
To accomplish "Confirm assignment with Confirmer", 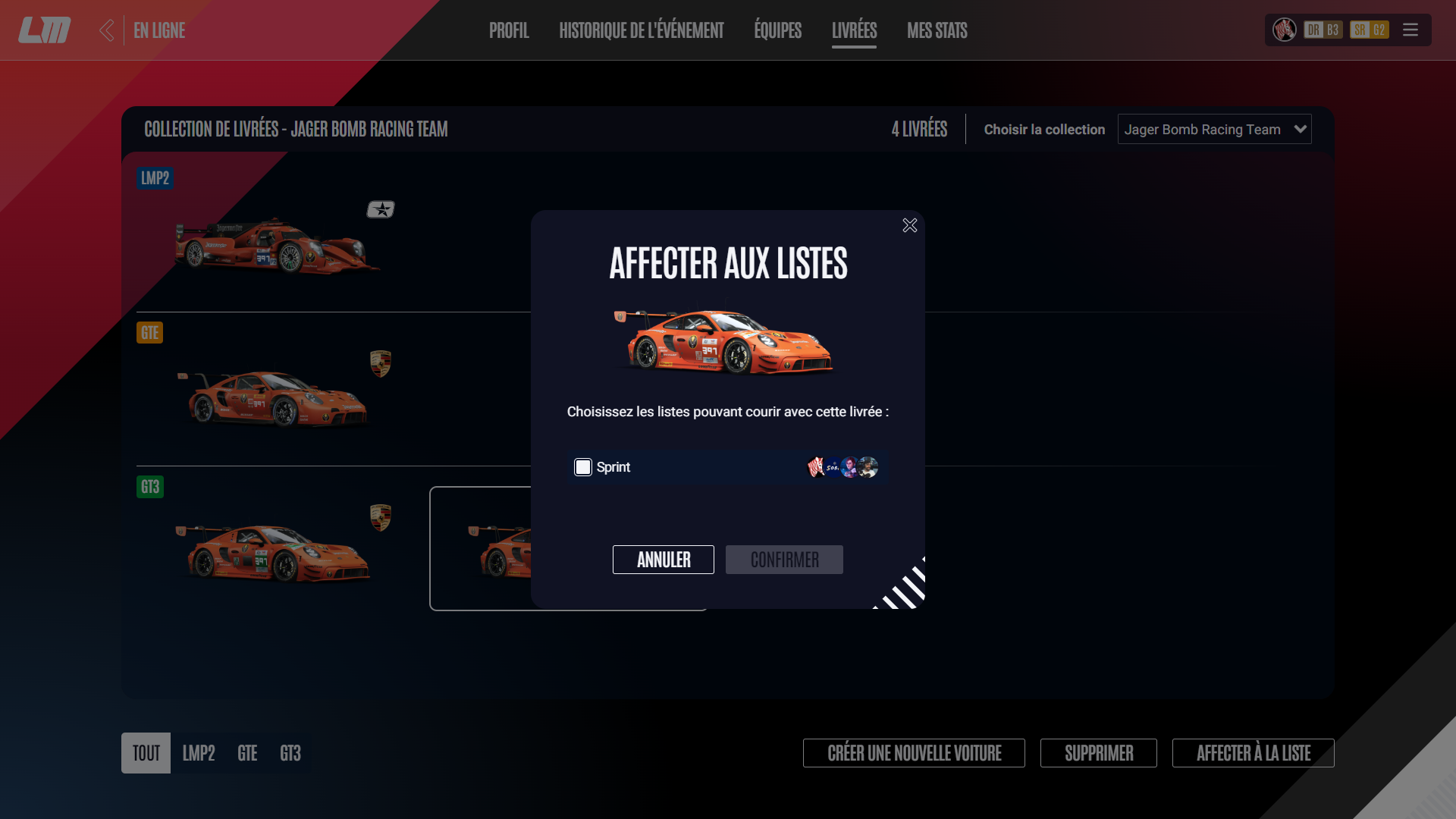I will tap(784, 560).
